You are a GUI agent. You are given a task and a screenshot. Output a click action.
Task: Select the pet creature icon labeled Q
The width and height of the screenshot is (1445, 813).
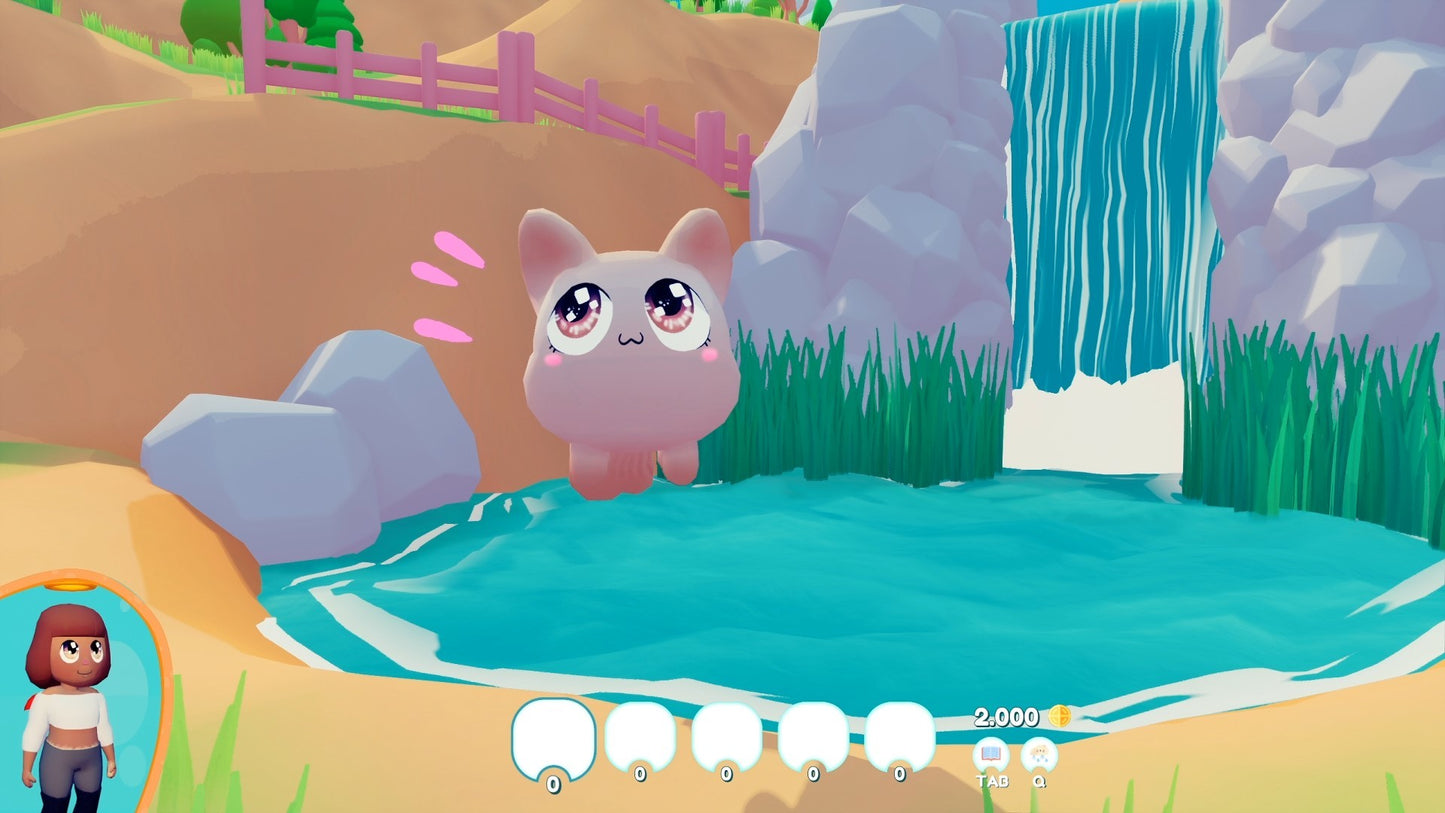tap(1040, 753)
